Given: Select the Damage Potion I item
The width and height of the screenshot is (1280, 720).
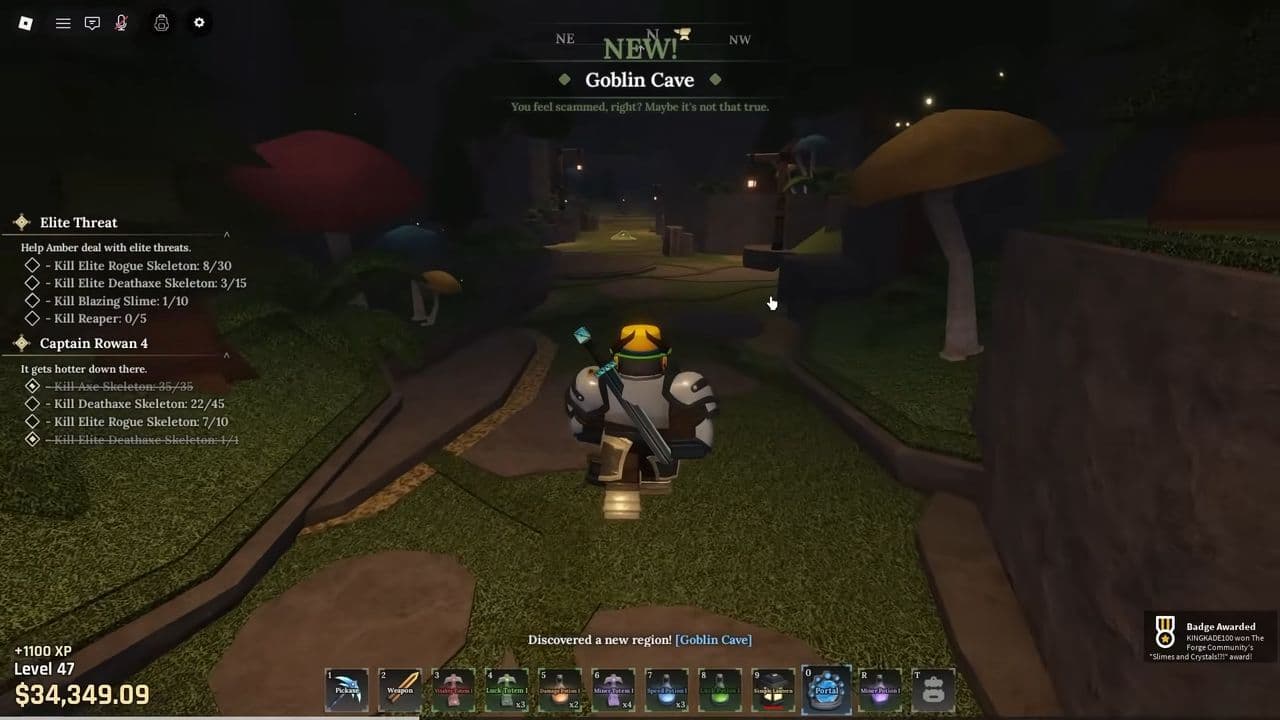Looking at the screenshot, I should coord(561,688).
